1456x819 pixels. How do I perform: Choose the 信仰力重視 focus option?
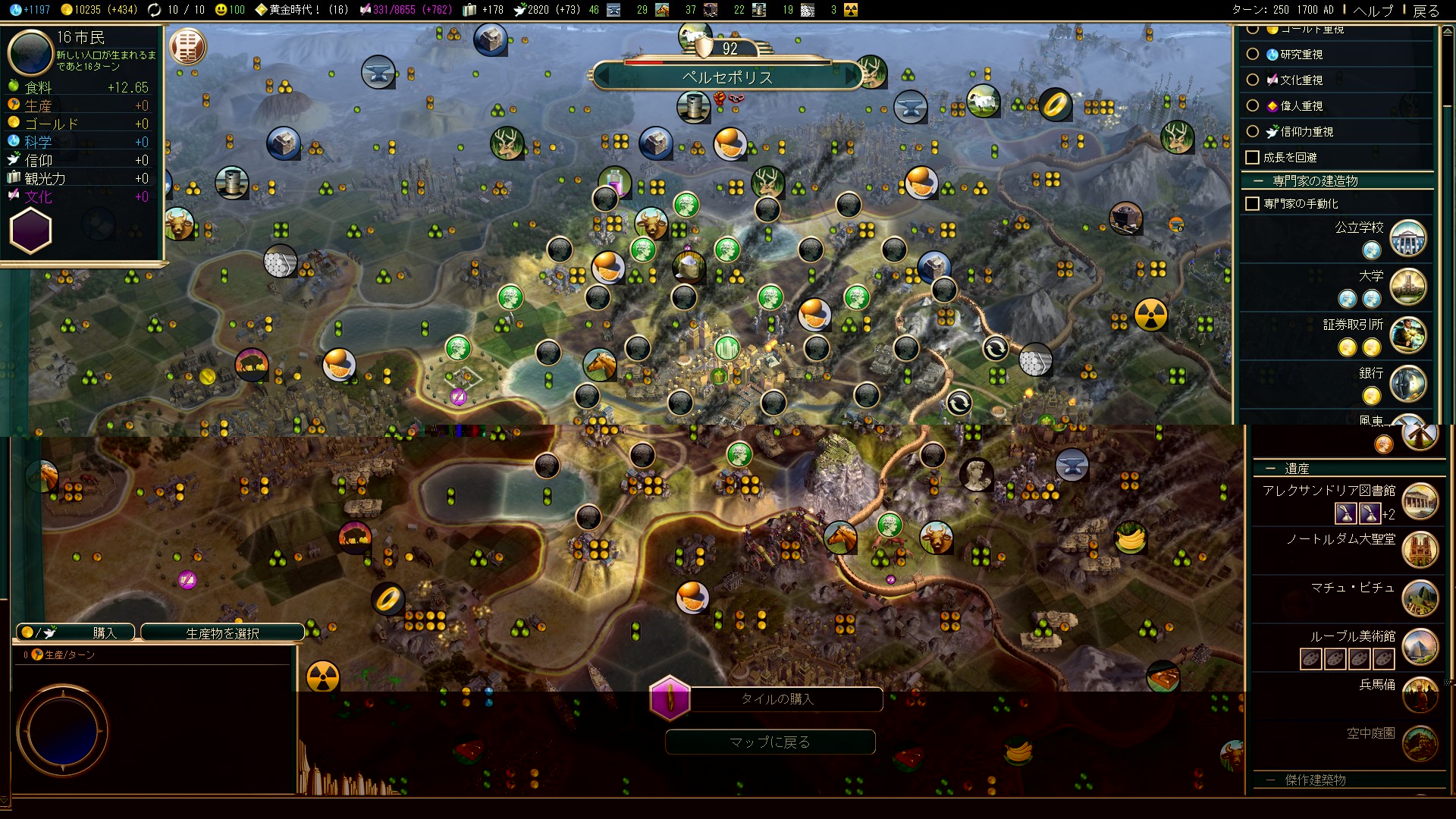click(x=1253, y=131)
